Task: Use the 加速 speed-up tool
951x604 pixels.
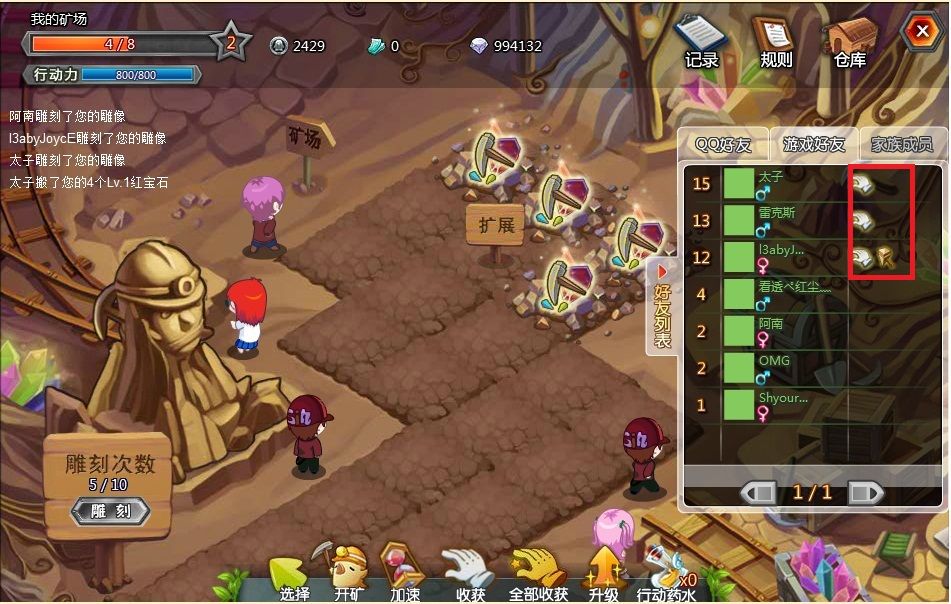Action: pyautogui.click(x=405, y=577)
